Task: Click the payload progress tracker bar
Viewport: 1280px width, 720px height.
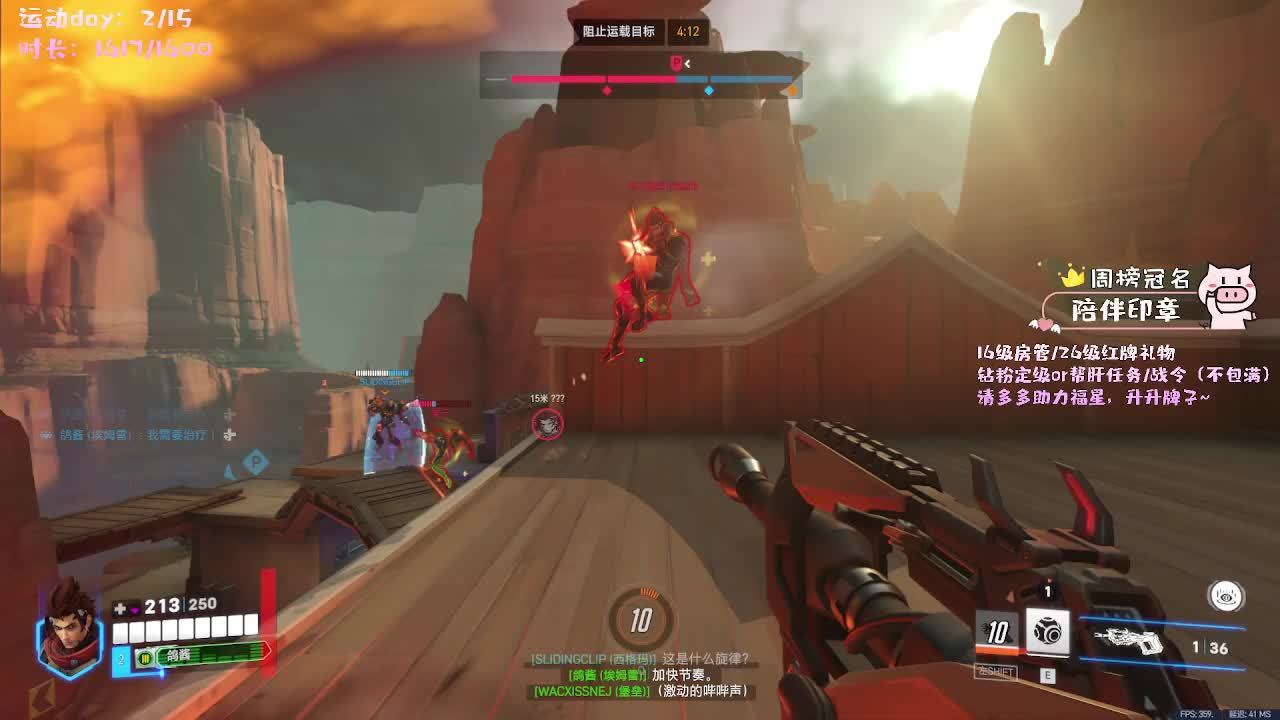Action: point(641,78)
